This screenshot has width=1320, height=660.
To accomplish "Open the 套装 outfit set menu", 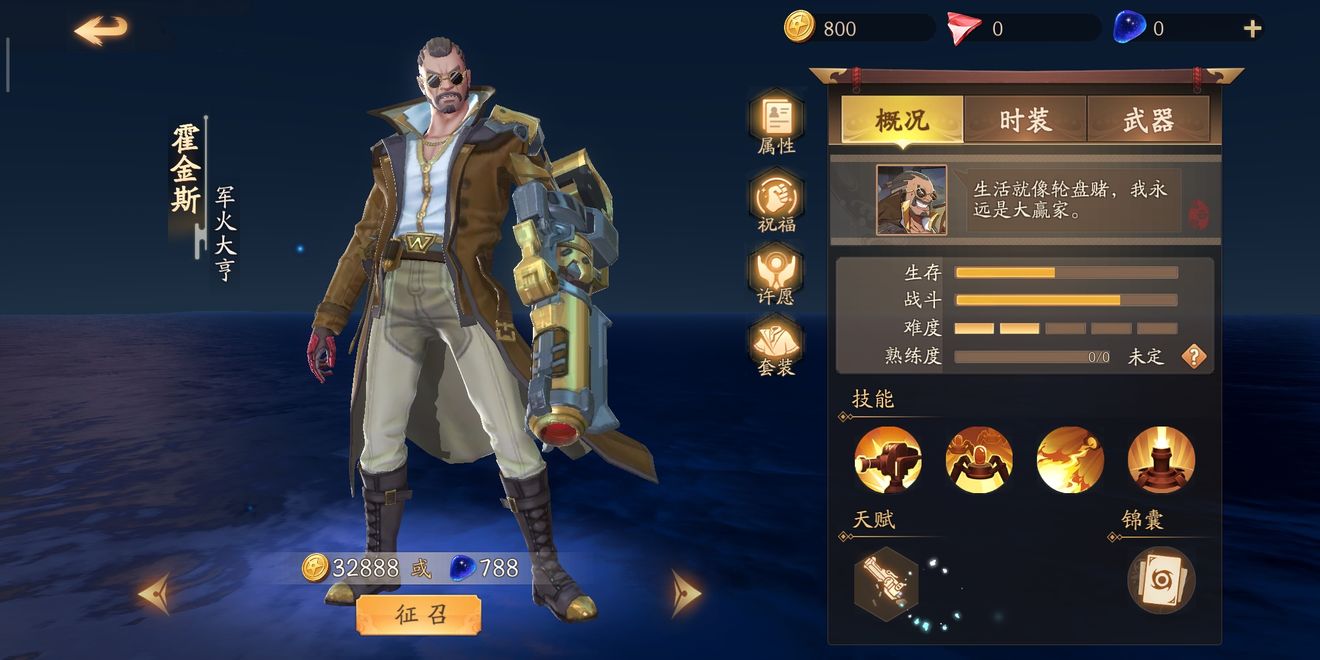I will [777, 344].
